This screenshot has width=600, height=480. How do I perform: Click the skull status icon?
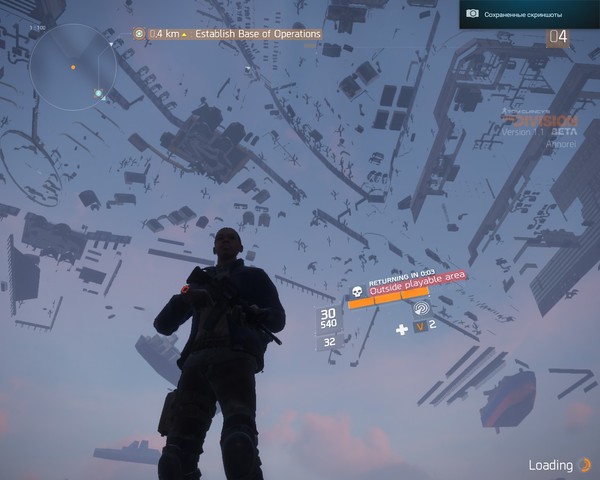coord(356,292)
